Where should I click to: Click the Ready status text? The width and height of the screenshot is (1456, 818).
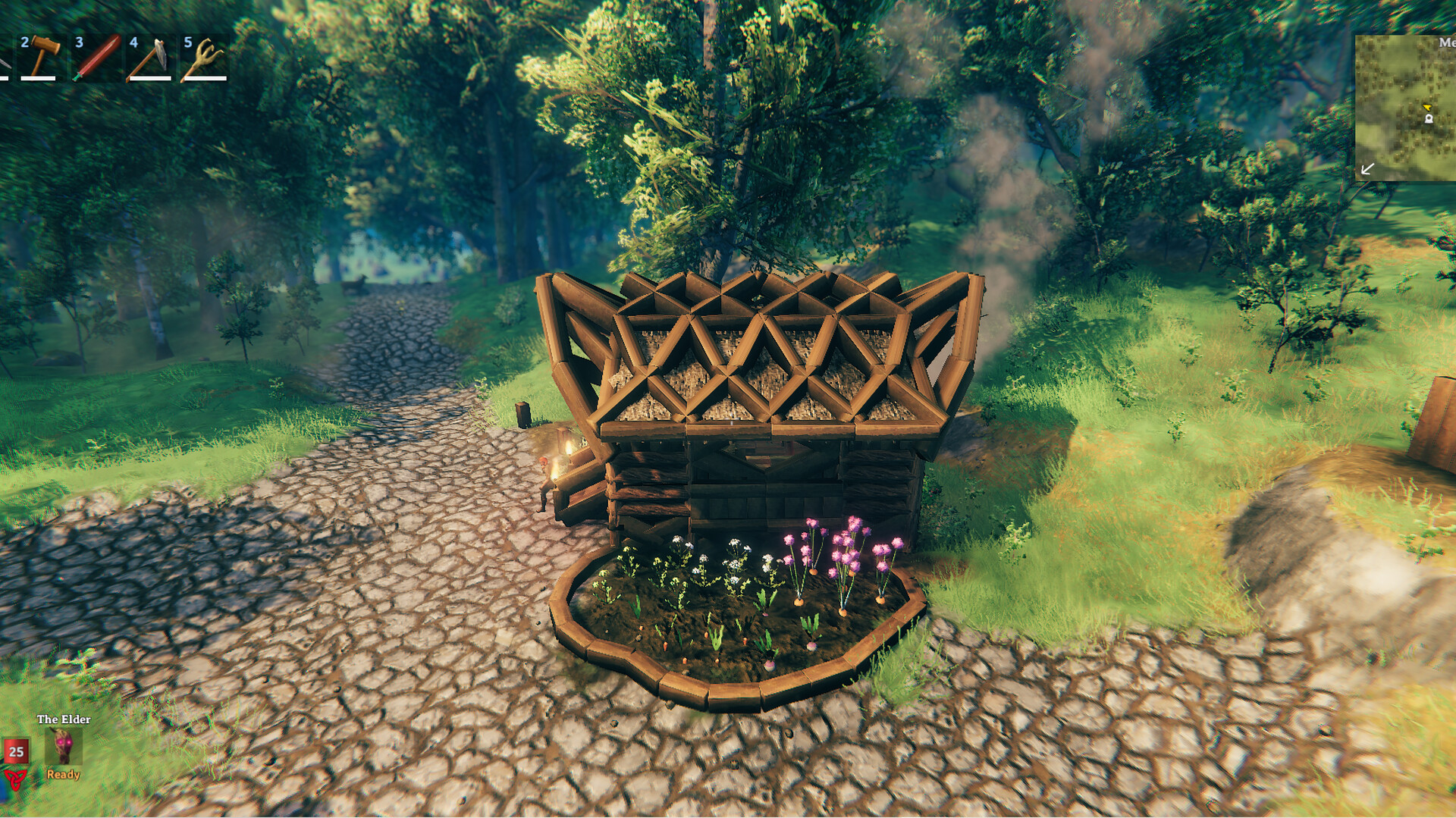point(64,775)
